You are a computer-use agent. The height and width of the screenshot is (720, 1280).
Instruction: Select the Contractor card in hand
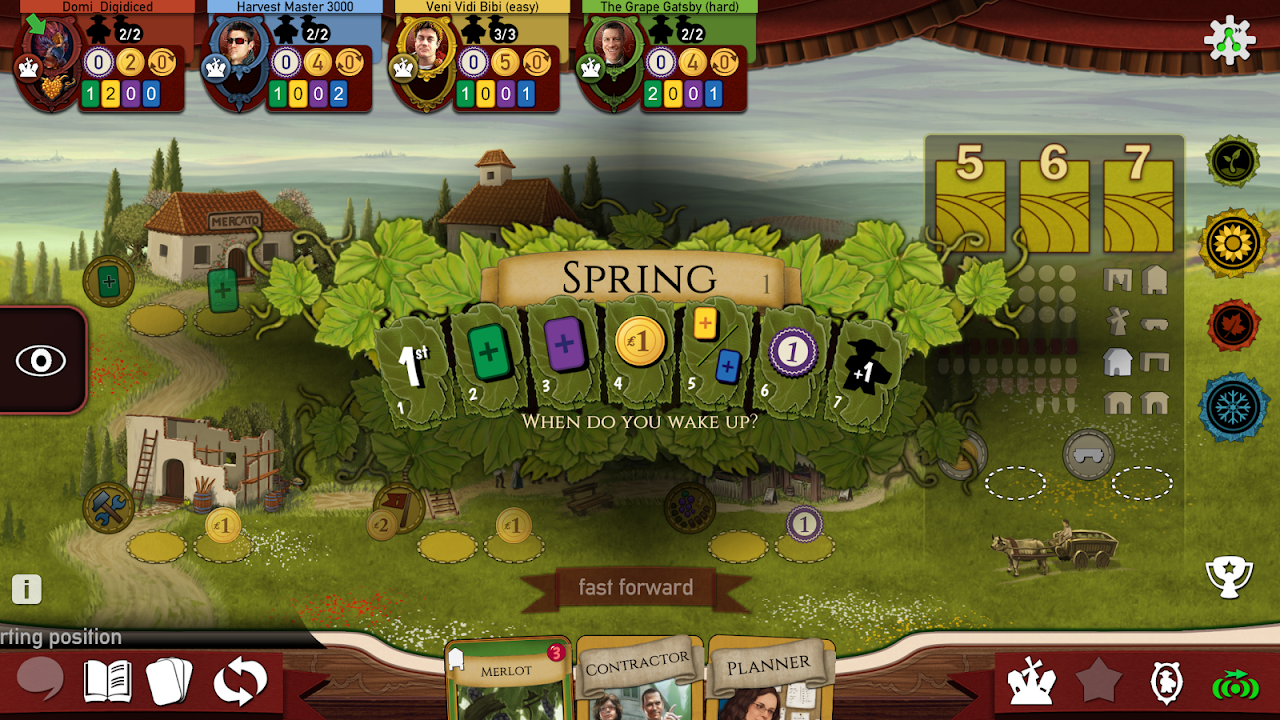(x=638, y=682)
